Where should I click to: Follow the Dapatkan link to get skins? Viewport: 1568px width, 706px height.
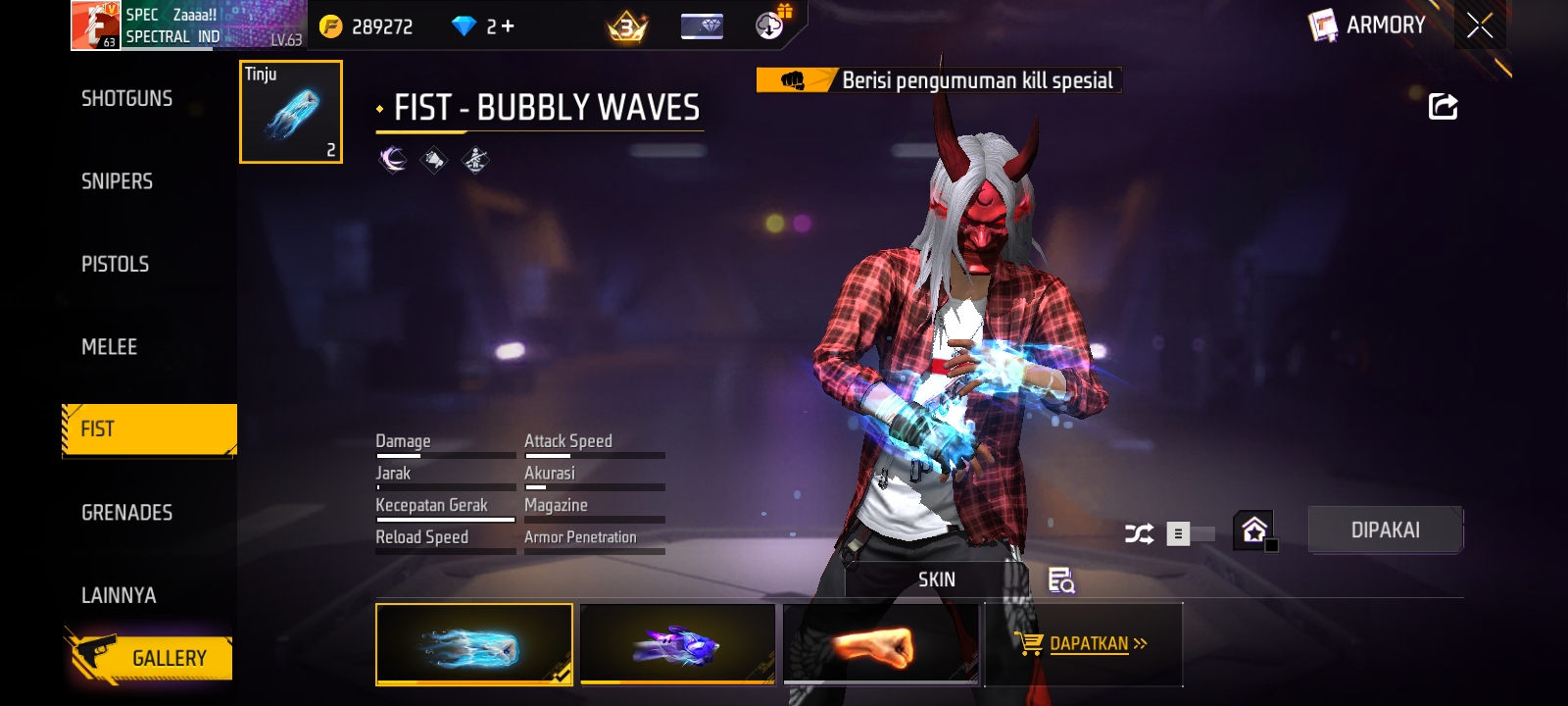[1088, 644]
